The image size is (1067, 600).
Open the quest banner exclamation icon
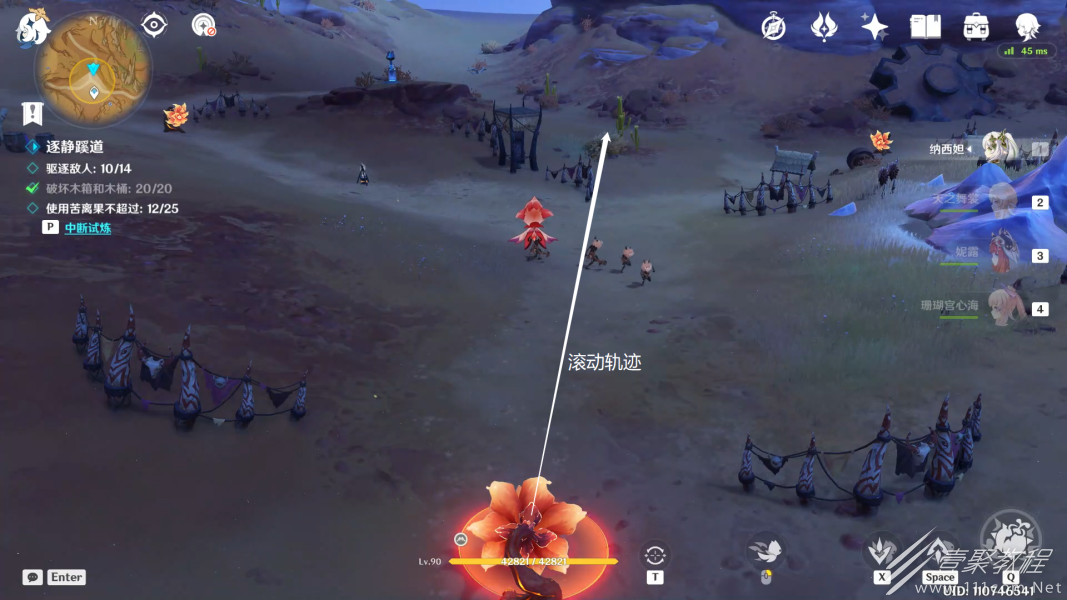33,112
